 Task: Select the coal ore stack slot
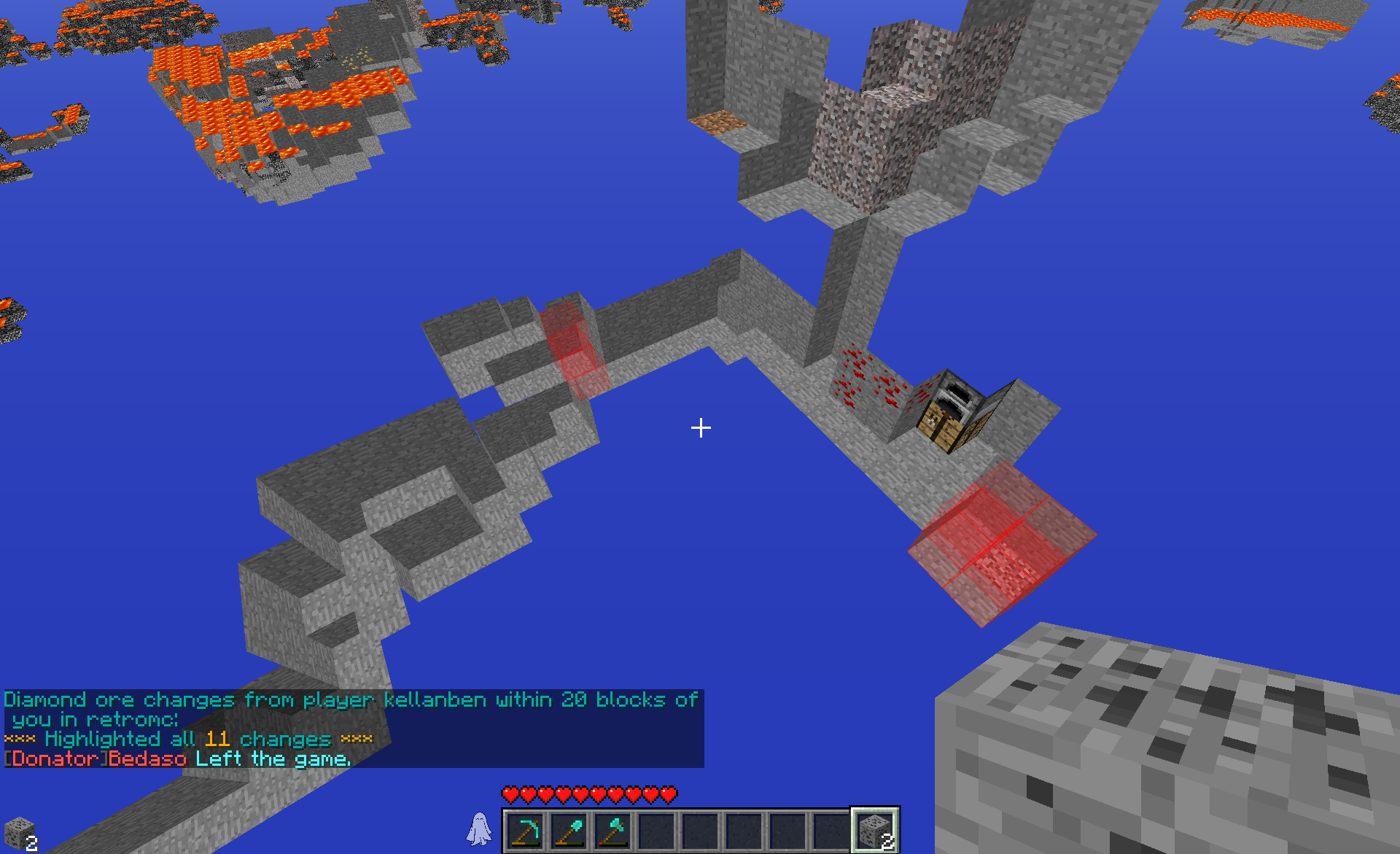(875, 830)
